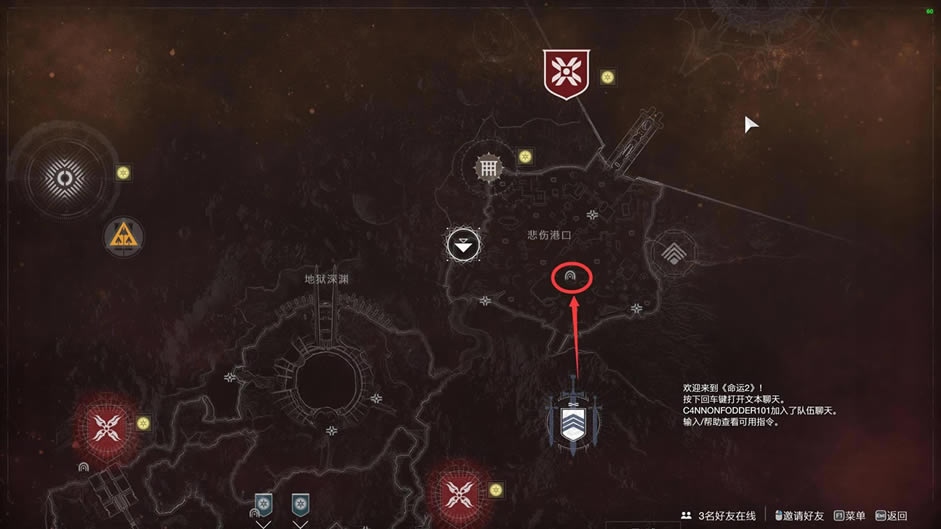Click 邀请好友 to invite friends

[x=800, y=516]
